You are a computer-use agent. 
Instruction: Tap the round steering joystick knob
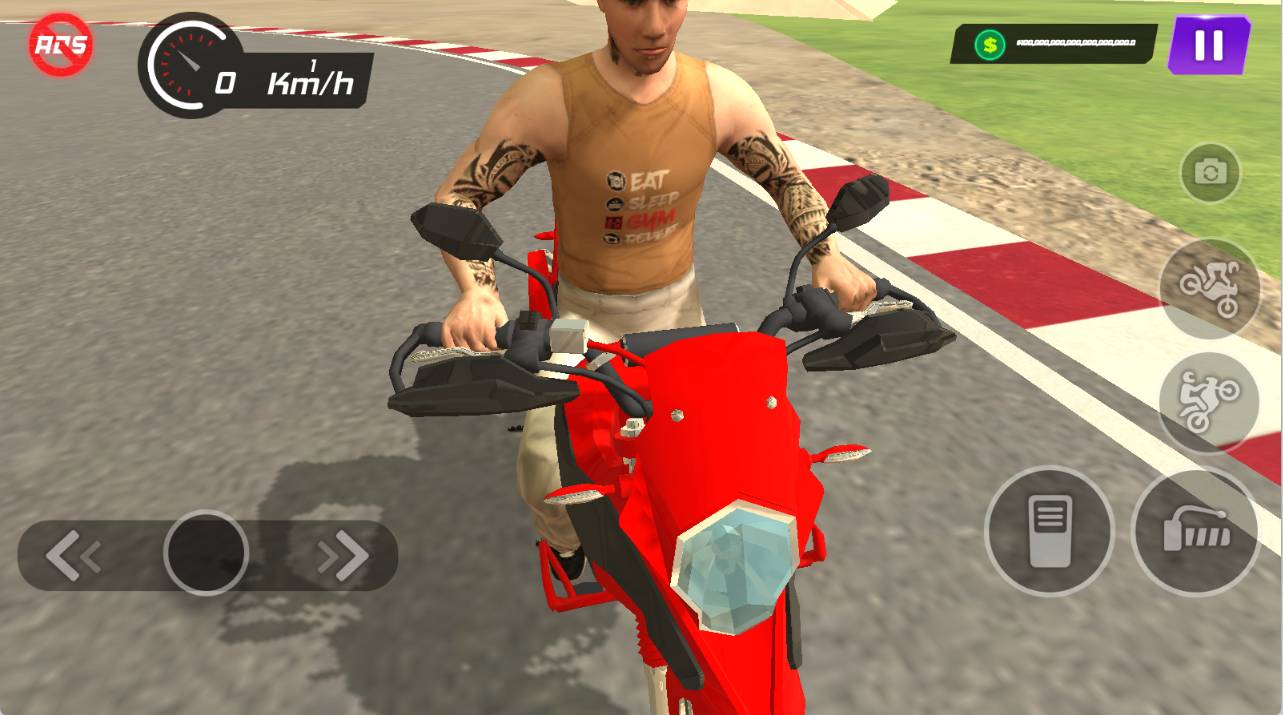pyautogui.click(x=206, y=553)
